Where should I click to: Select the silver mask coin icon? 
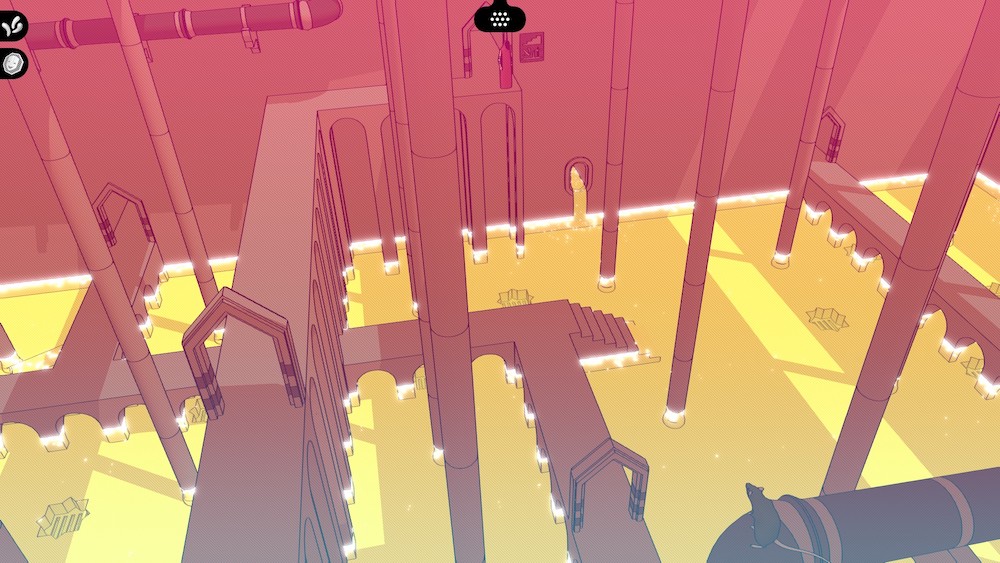click(14, 63)
